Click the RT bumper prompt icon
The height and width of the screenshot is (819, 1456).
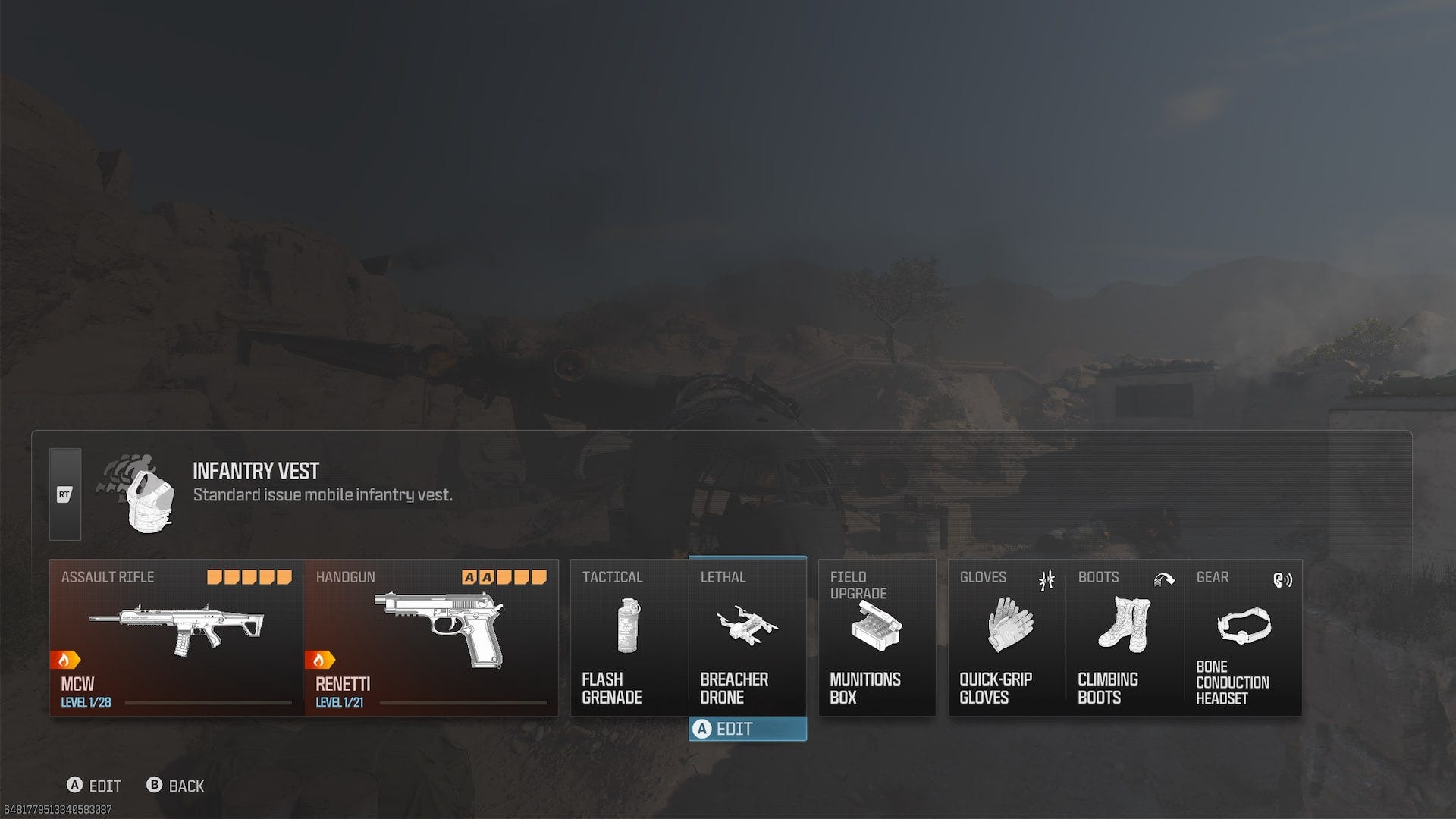pyautogui.click(x=64, y=495)
